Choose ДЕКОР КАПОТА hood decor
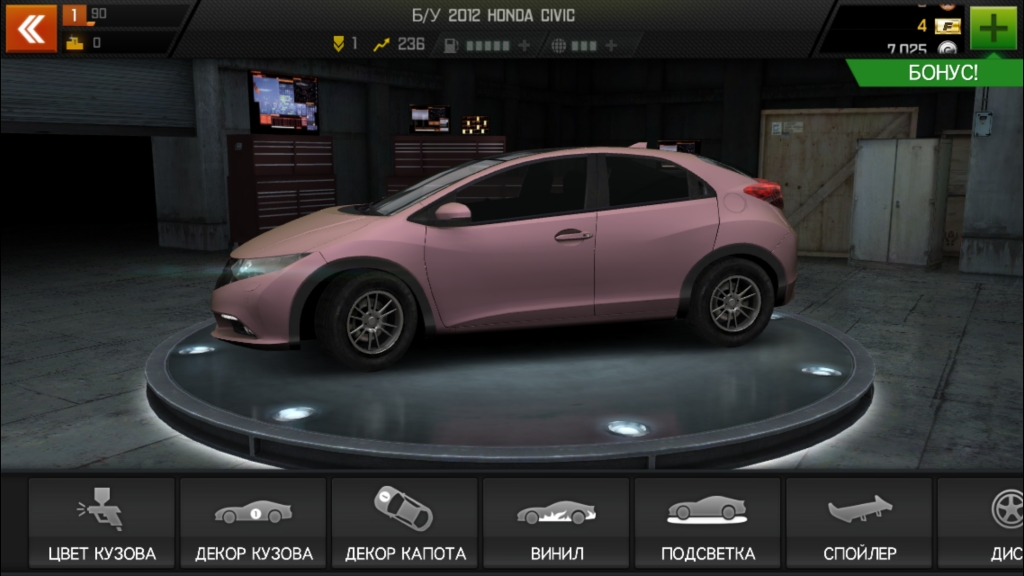 (x=405, y=523)
